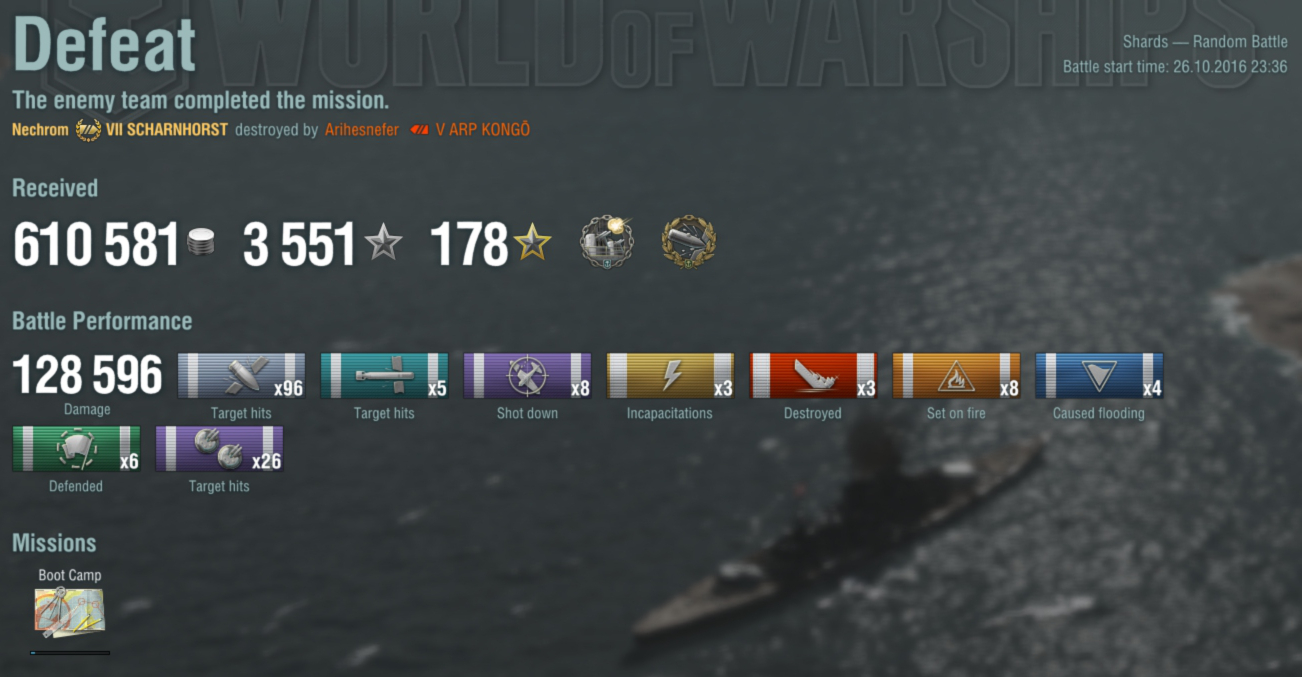Select the Set on fire ribbon

[x=956, y=376]
